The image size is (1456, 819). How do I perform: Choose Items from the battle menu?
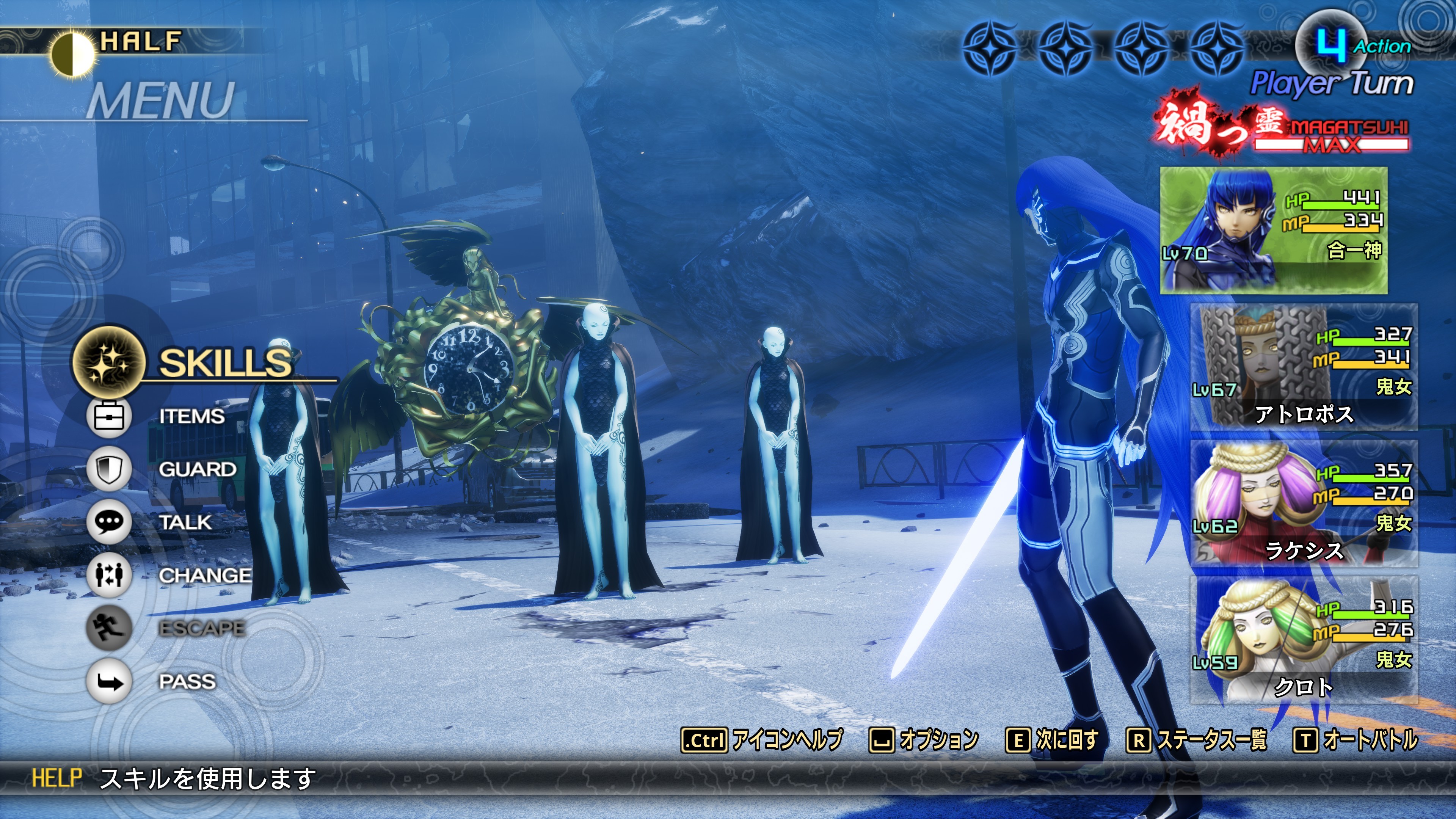click(x=191, y=417)
